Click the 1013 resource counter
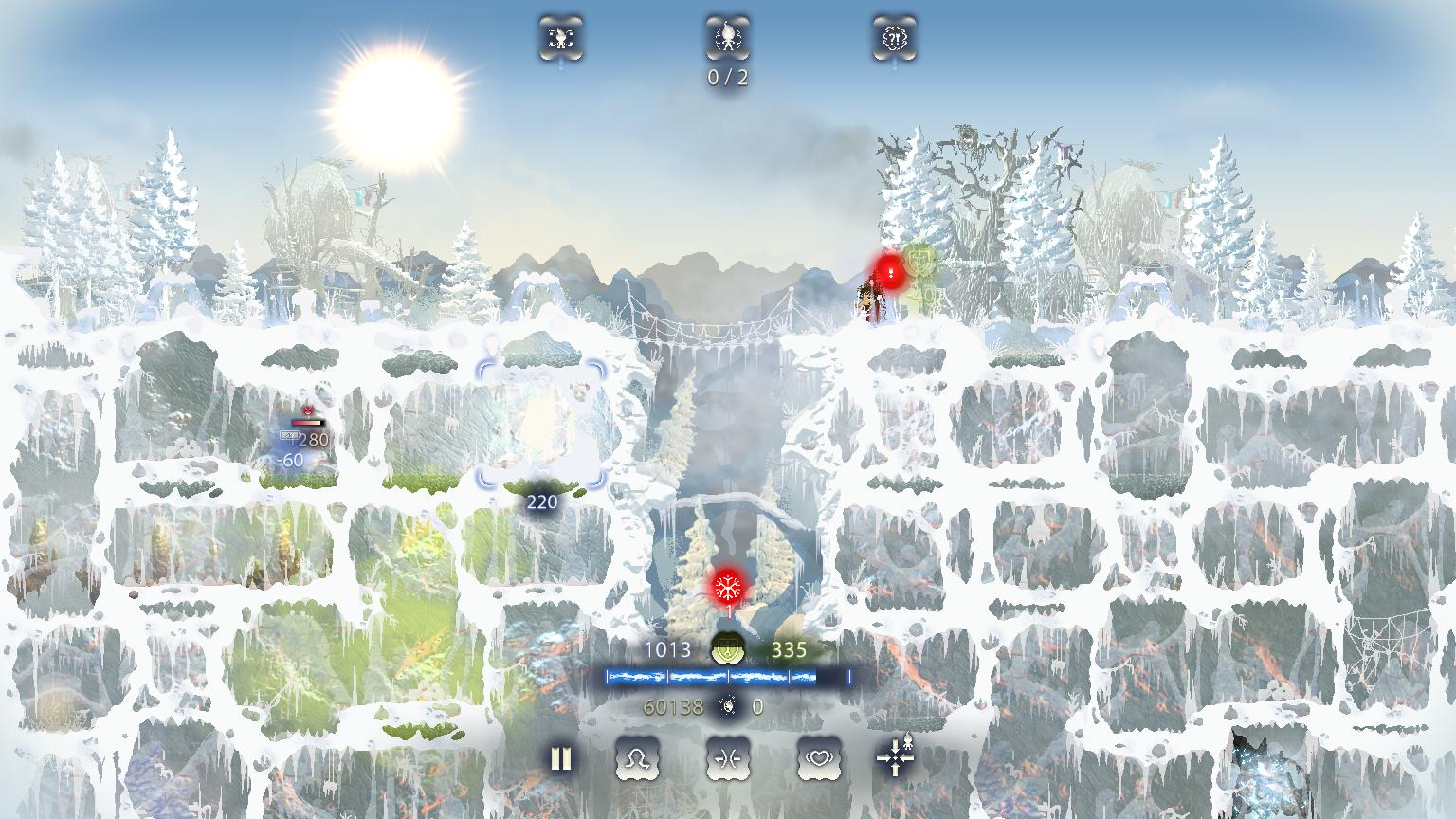The image size is (1456, 819). [669, 650]
